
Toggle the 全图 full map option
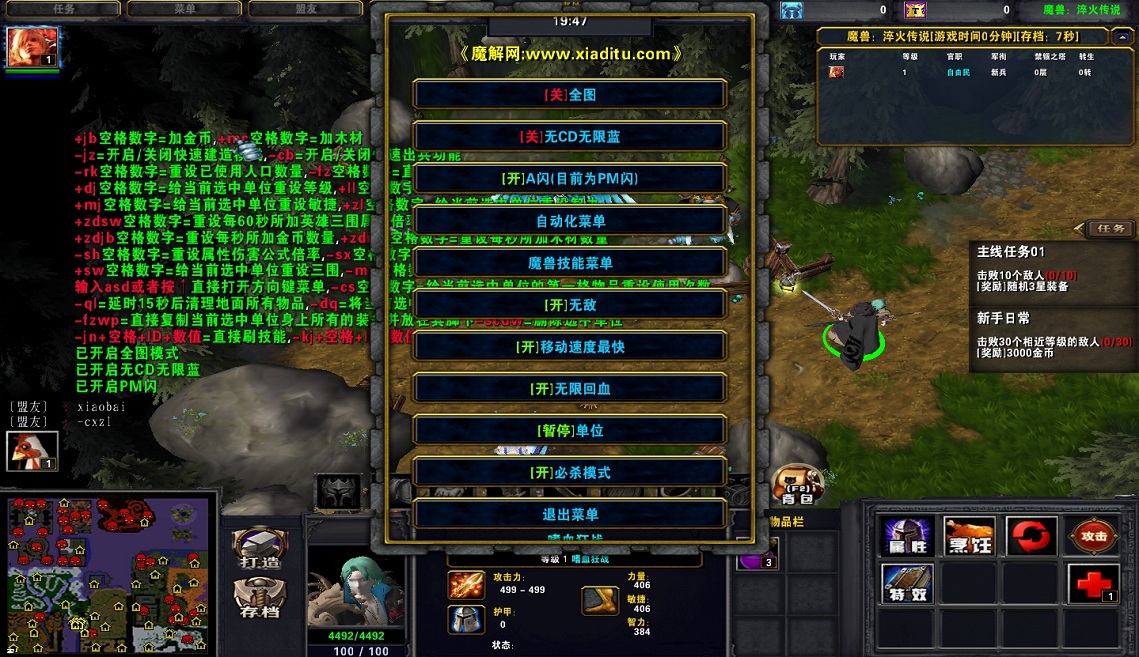coord(569,94)
